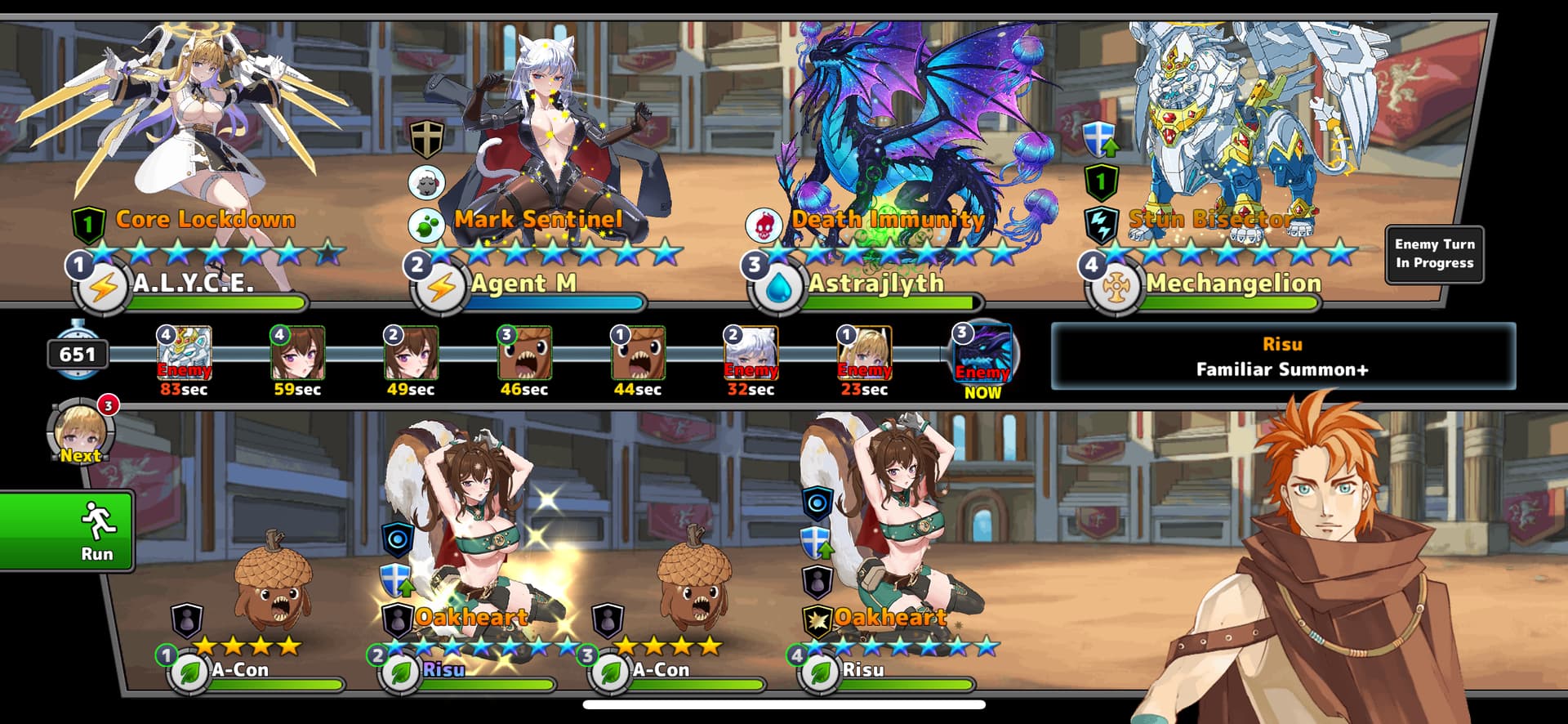Inspect Mechangelion's Stun Bisector lightning icon
This screenshot has height=724, width=1568.
[x=1101, y=224]
